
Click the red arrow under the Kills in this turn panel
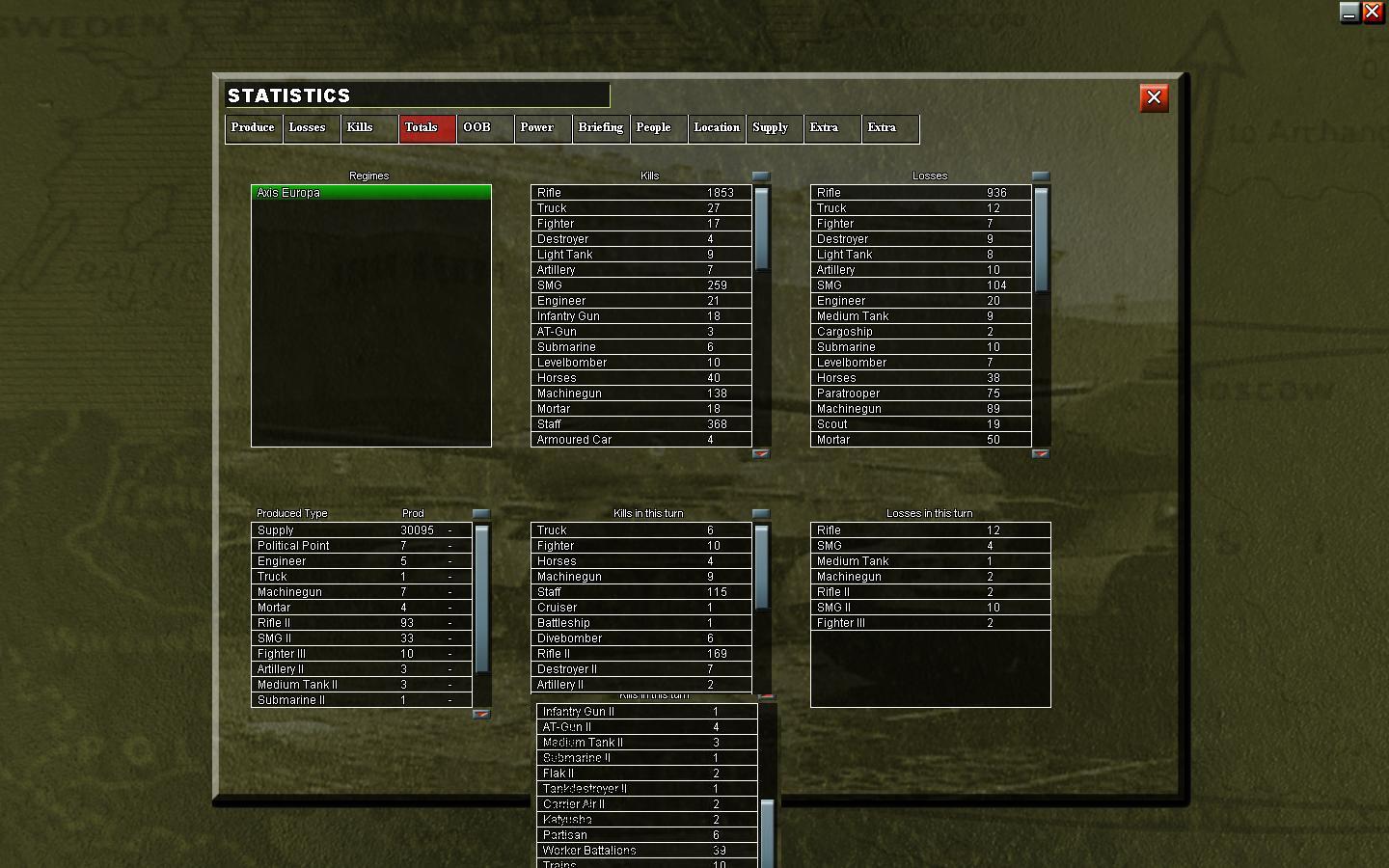[765, 696]
